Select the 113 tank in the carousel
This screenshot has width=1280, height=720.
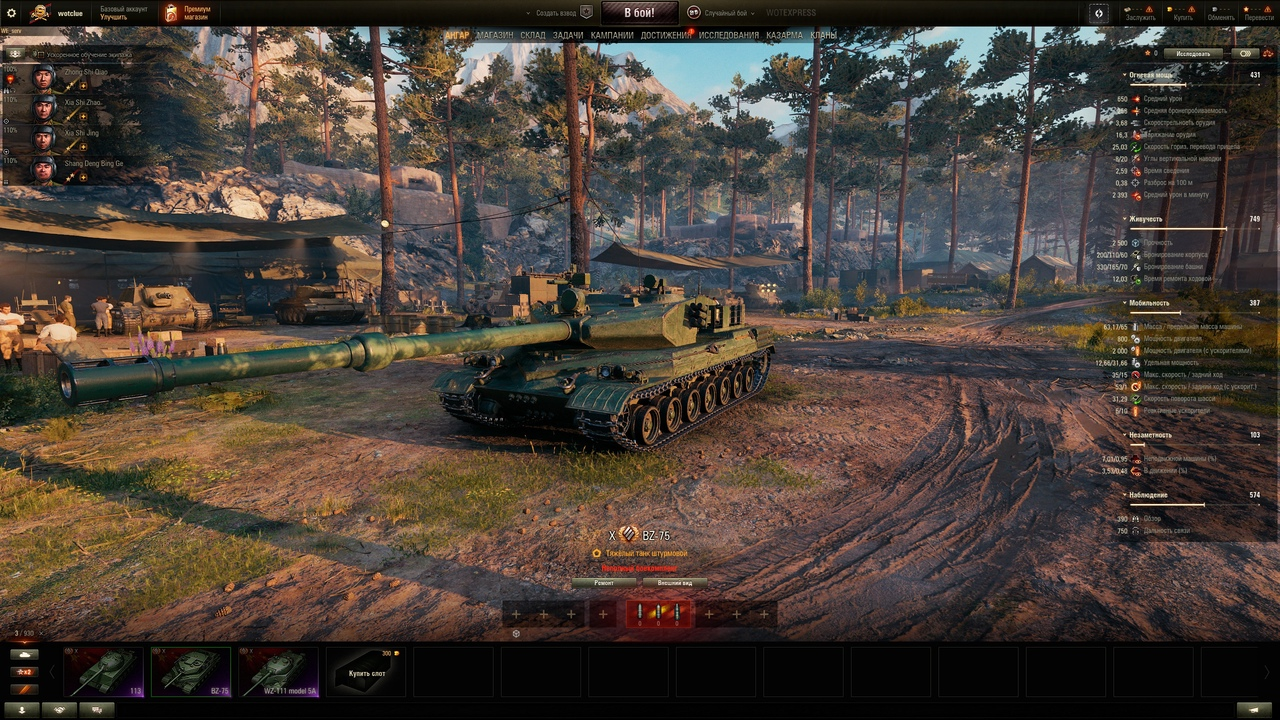point(103,671)
